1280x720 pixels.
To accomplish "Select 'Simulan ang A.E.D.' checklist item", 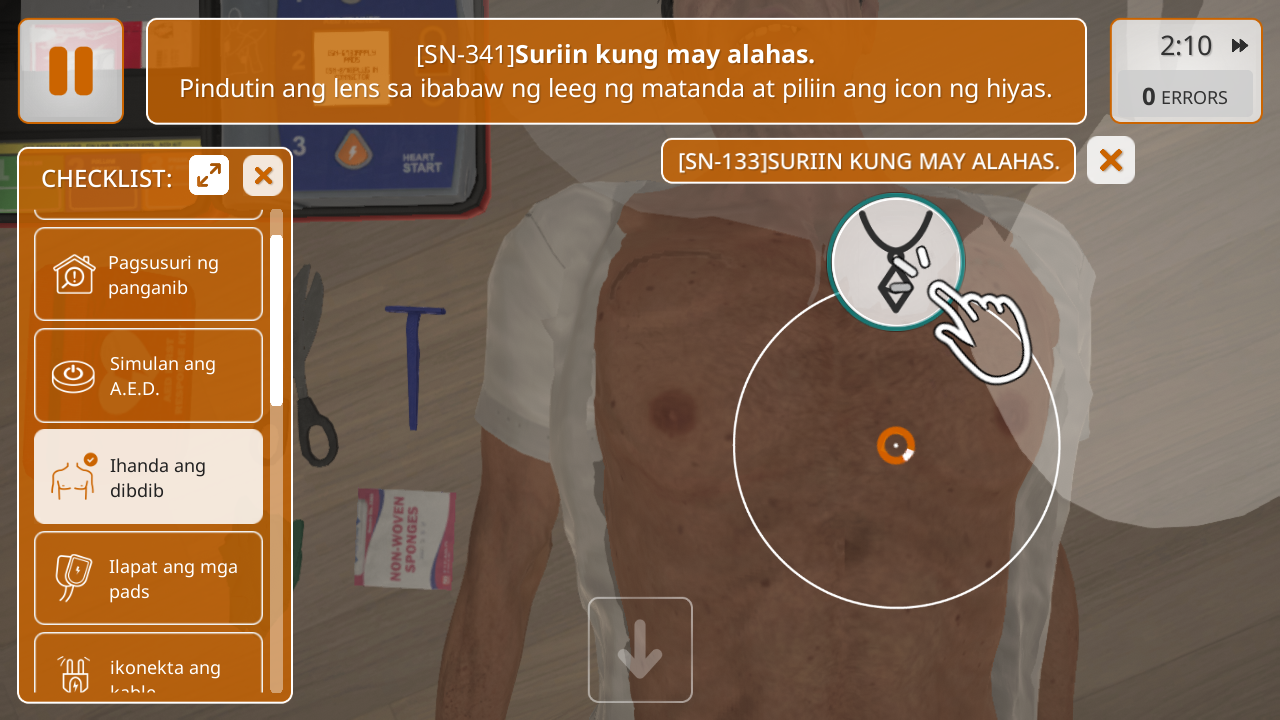I will [149, 376].
